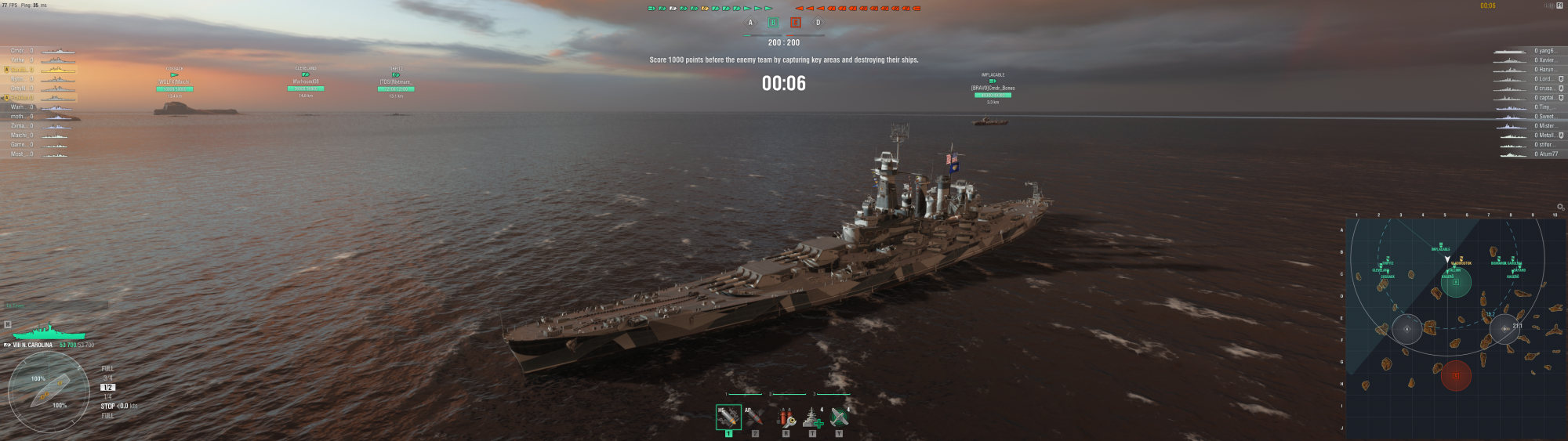Select enemy player Atum77 in the roster

point(1547,154)
